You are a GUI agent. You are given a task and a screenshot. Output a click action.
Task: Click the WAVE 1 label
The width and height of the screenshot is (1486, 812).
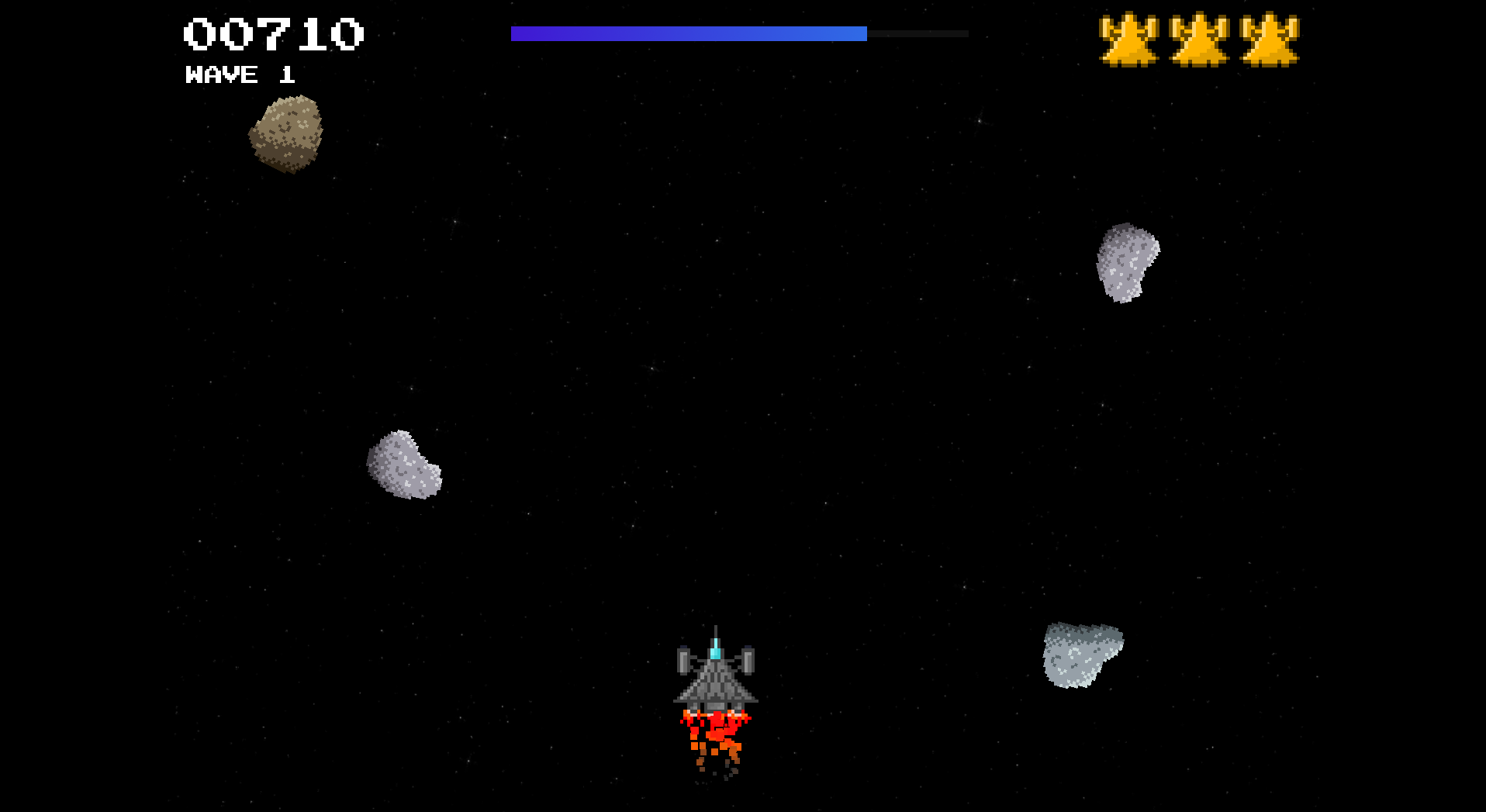coord(239,75)
